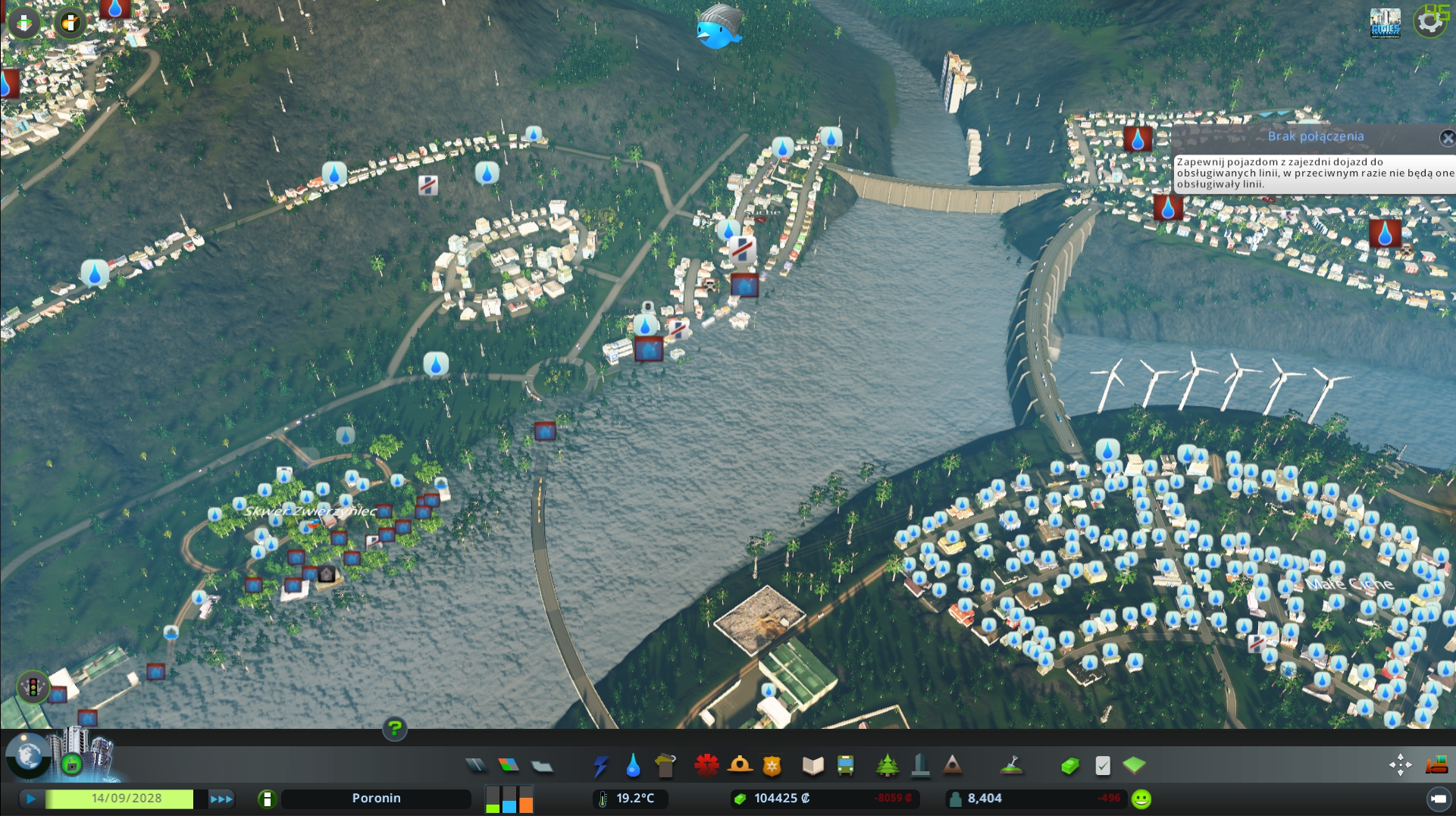This screenshot has height=819, width=1456.
Task: Change simulation speed with triple arrows
Action: coord(221,799)
